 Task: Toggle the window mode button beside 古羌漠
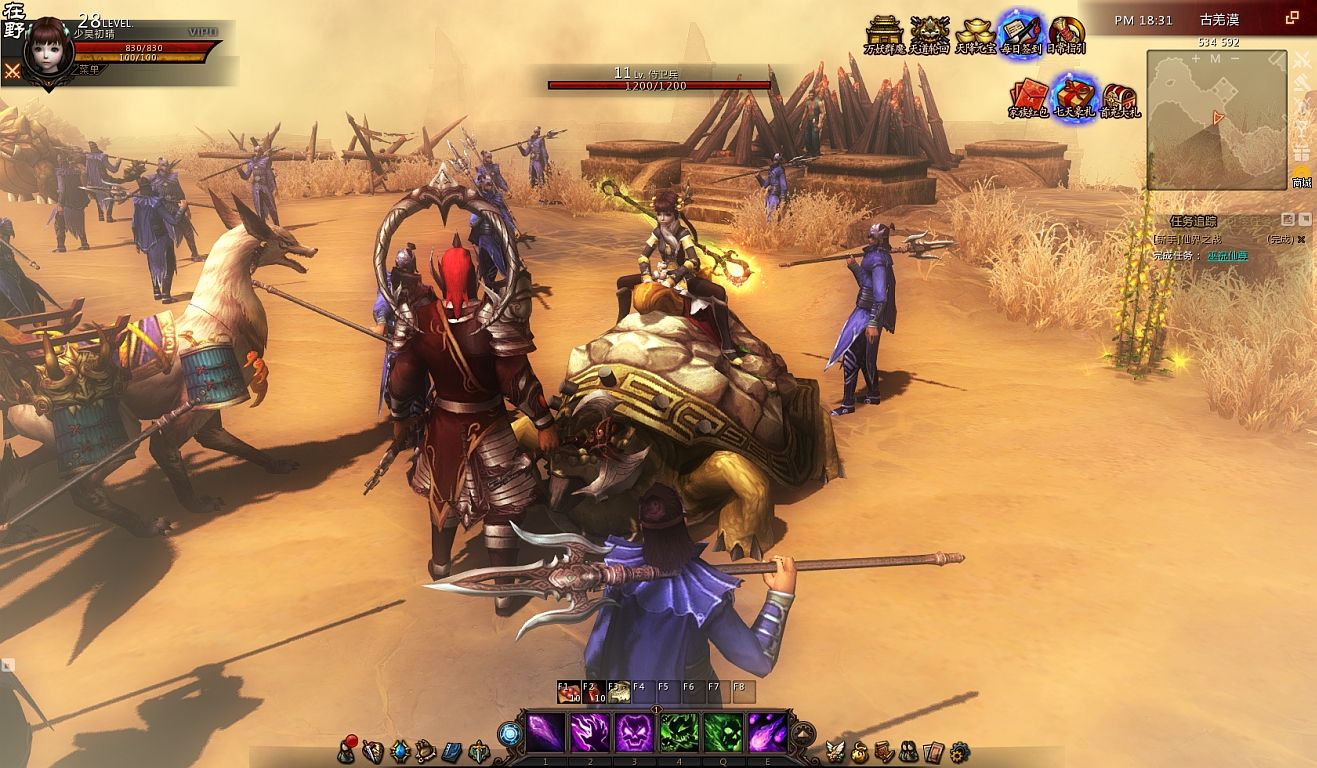click(1292, 18)
